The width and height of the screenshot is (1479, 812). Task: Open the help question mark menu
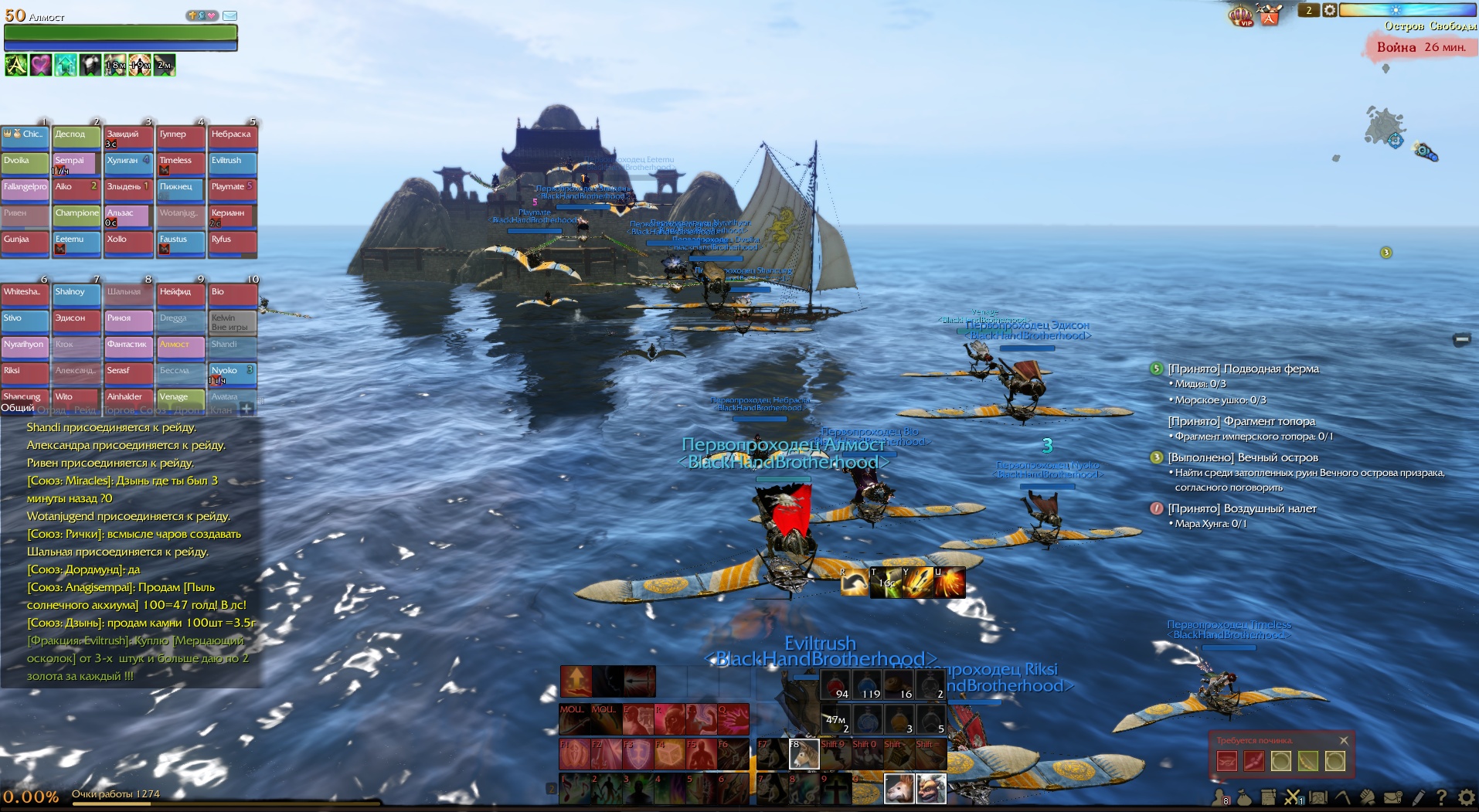(1441, 797)
